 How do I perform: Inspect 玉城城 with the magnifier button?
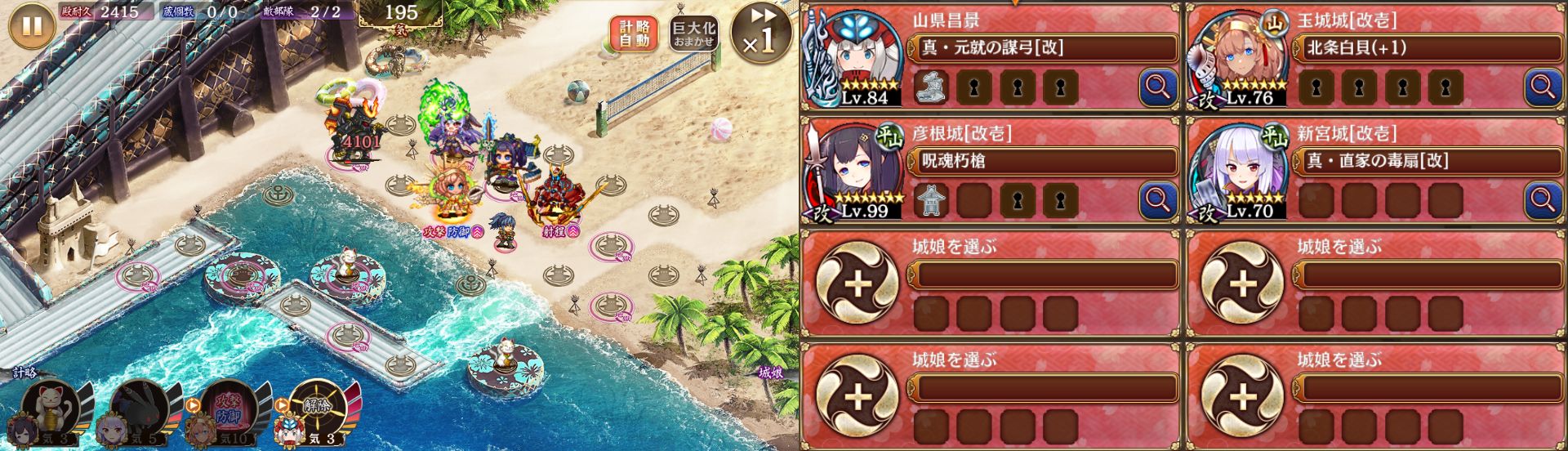coord(1543,86)
